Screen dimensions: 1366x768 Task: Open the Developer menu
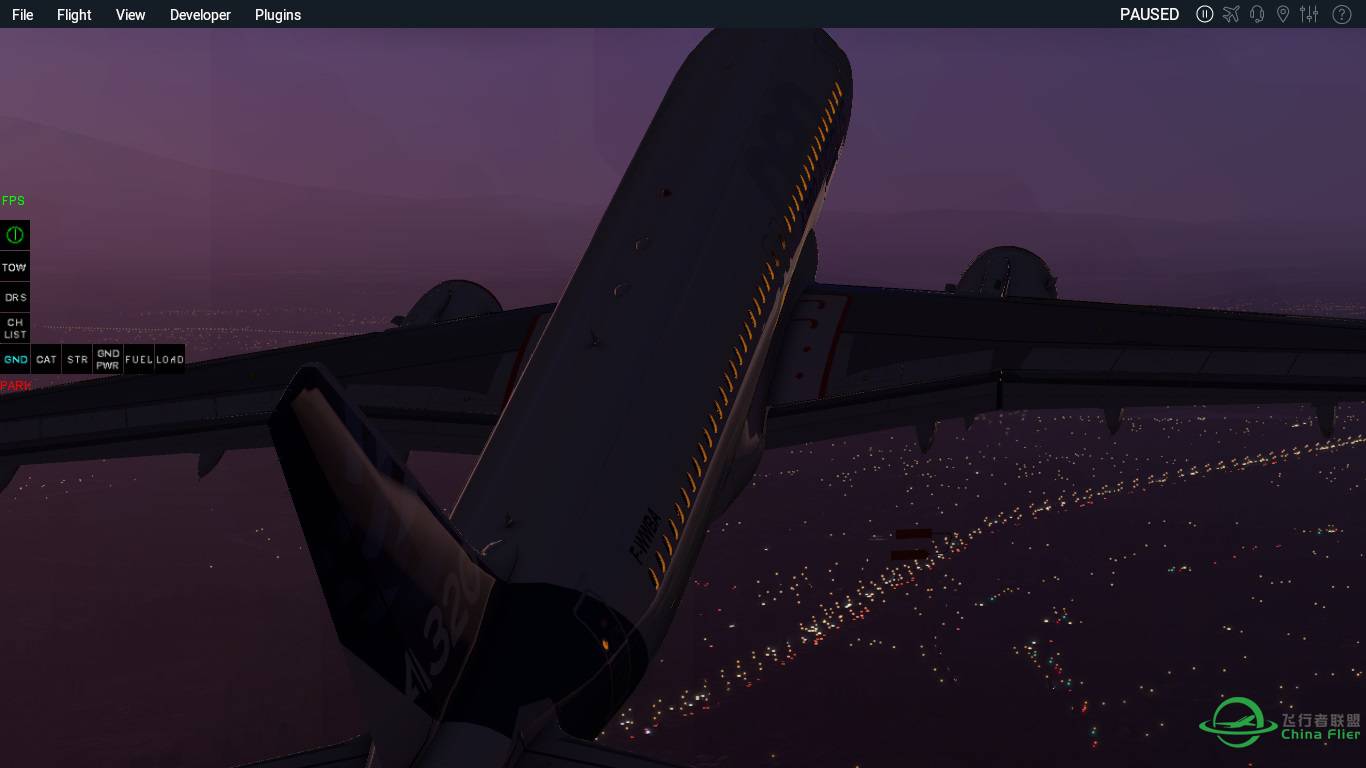click(200, 14)
